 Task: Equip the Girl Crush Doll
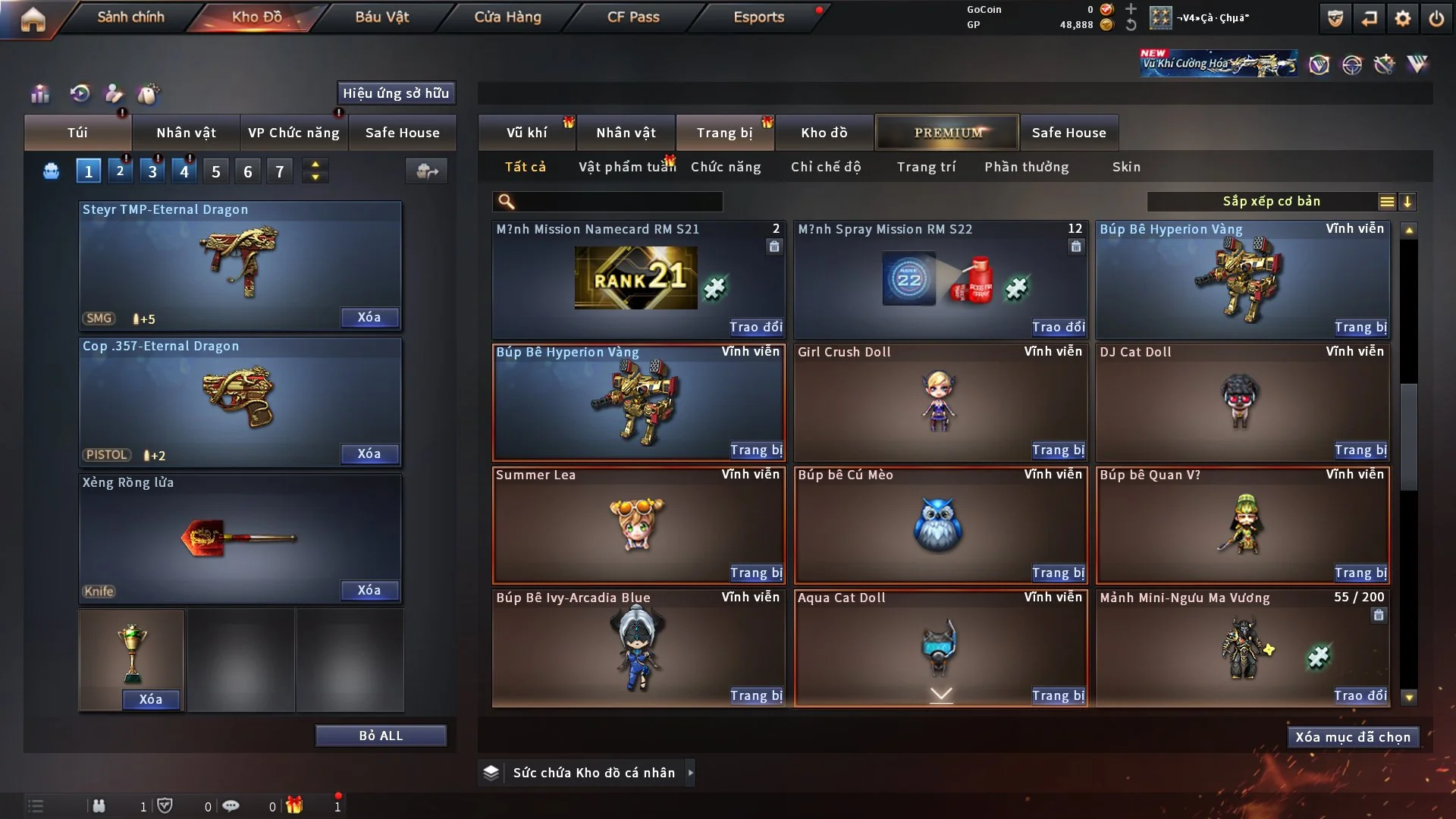click(x=1058, y=450)
